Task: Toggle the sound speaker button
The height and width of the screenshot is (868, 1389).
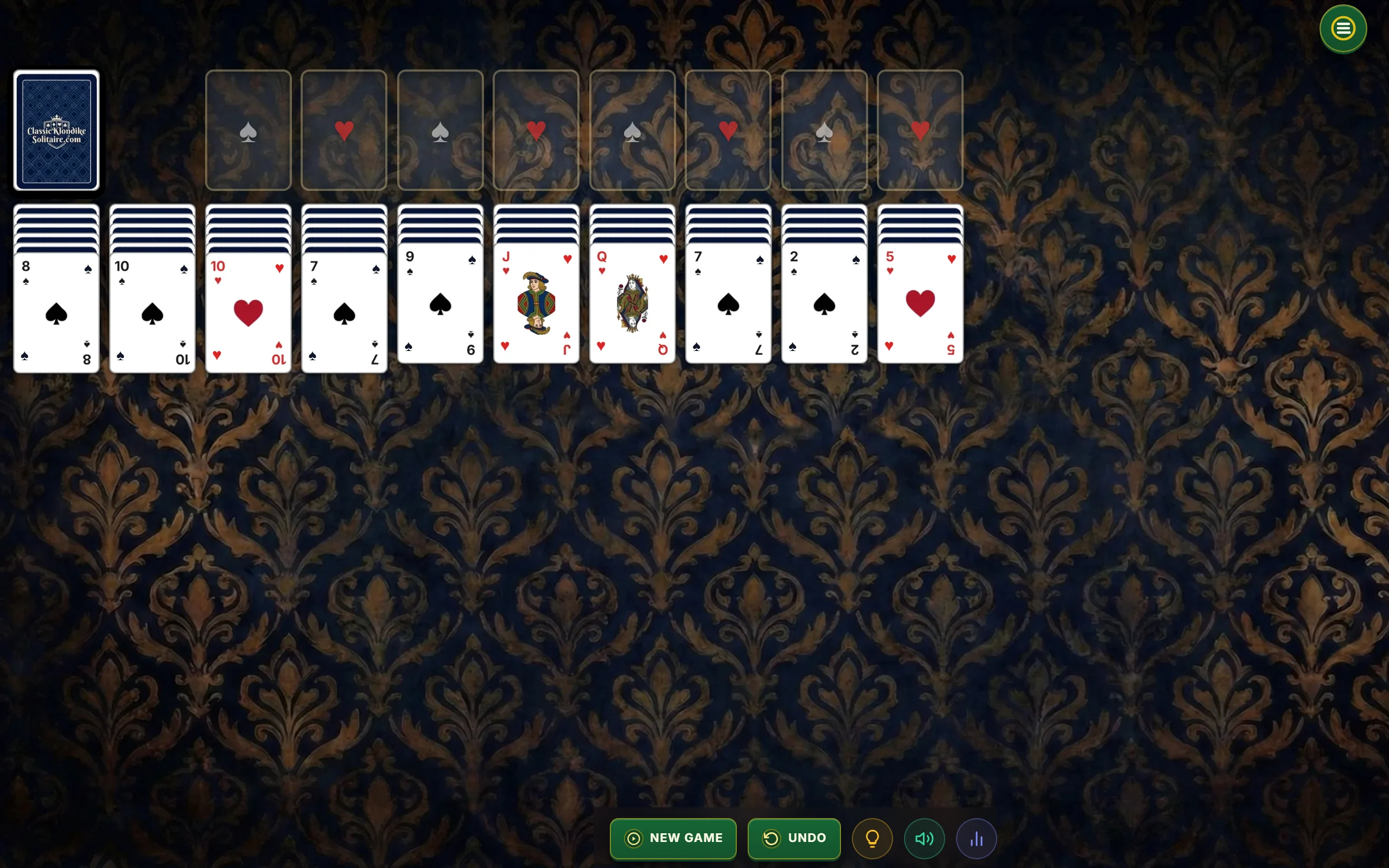Action: click(x=924, y=839)
